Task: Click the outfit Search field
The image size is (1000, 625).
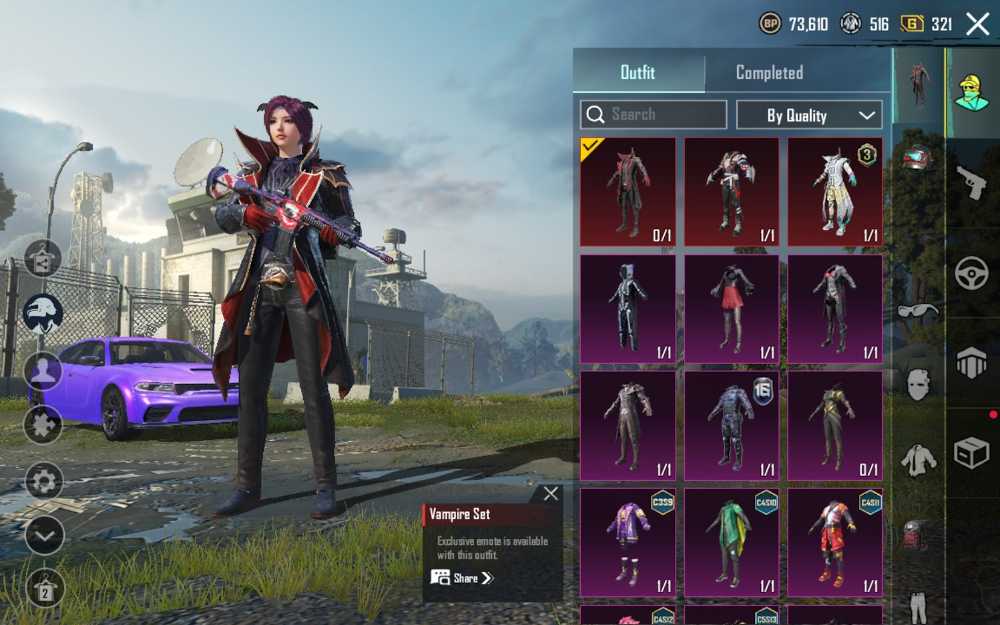Action: click(x=654, y=115)
